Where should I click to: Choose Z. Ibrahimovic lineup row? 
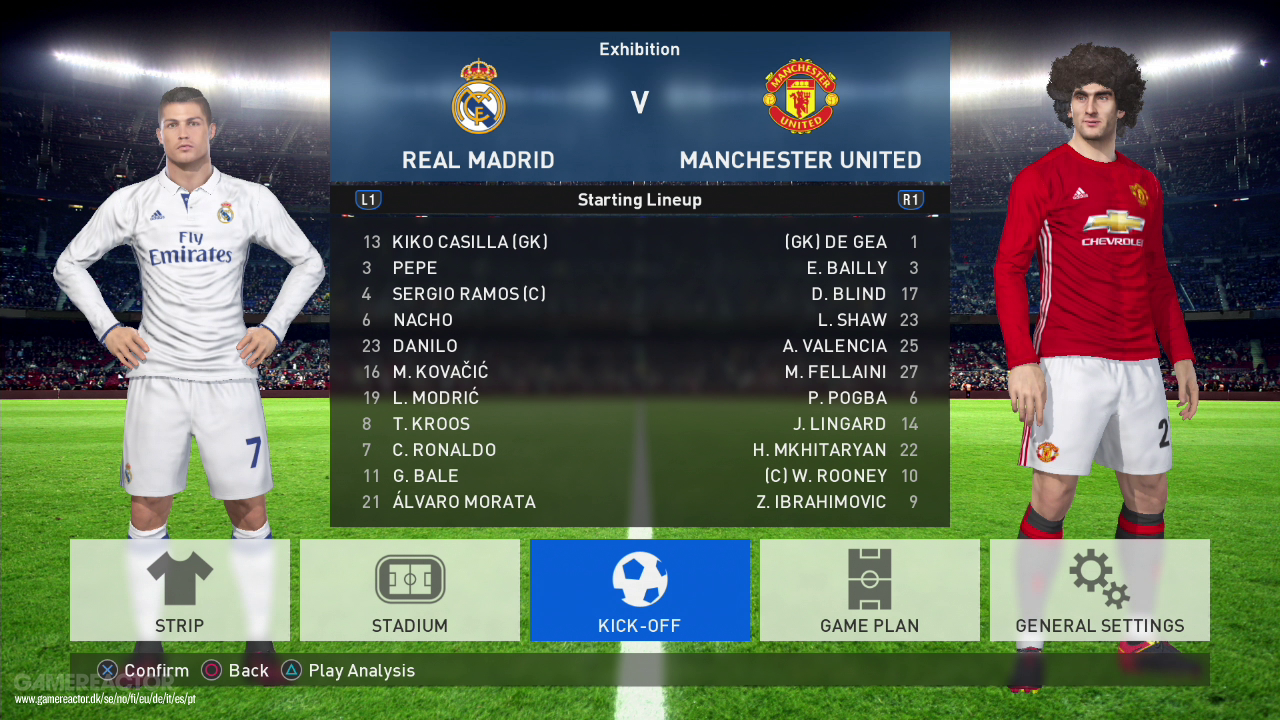click(x=822, y=502)
